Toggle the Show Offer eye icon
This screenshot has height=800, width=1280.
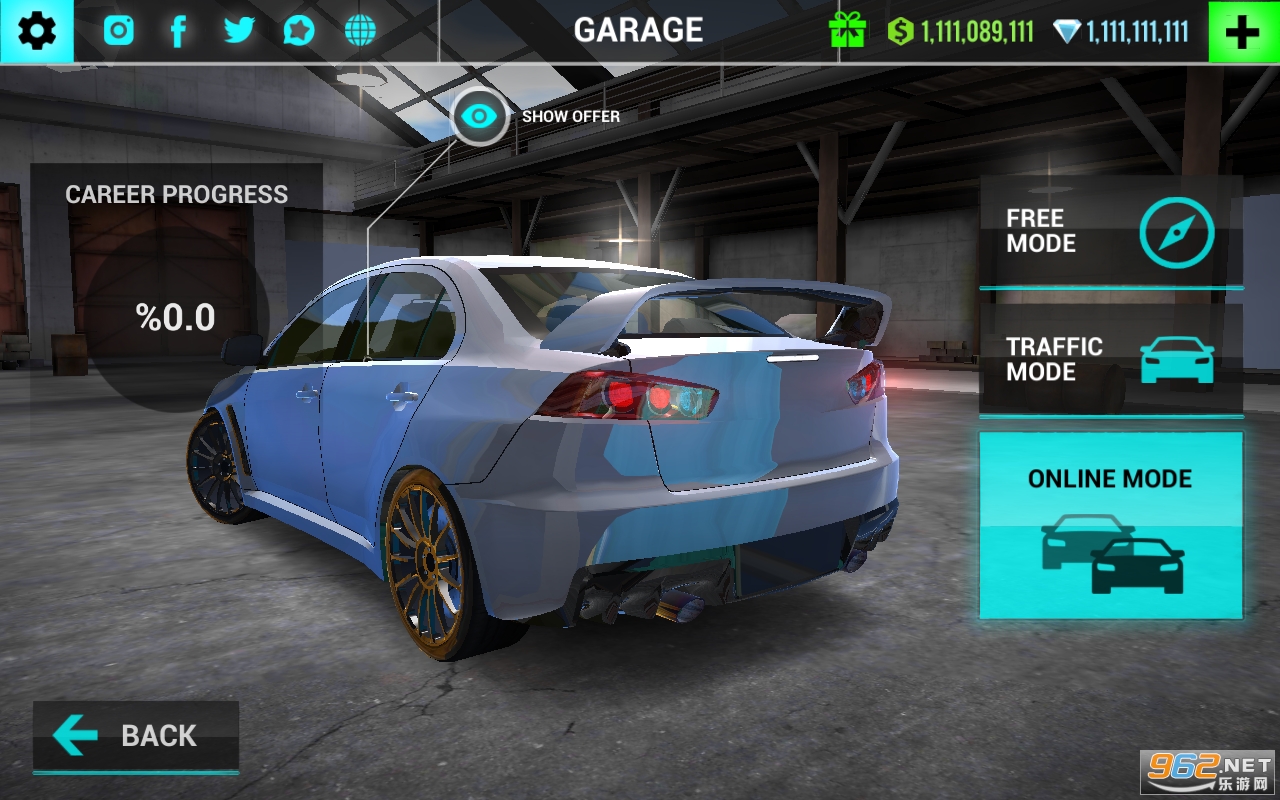click(480, 117)
